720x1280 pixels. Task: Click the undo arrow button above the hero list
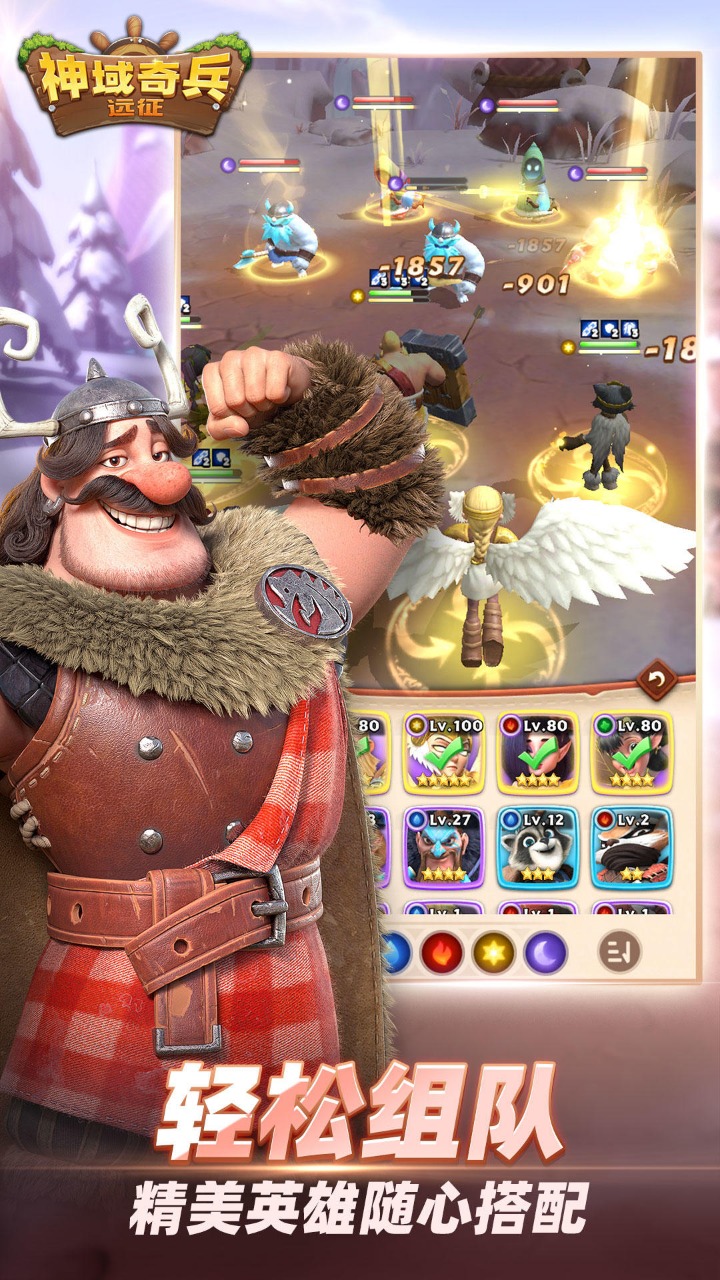pyautogui.click(x=656, y=681)
